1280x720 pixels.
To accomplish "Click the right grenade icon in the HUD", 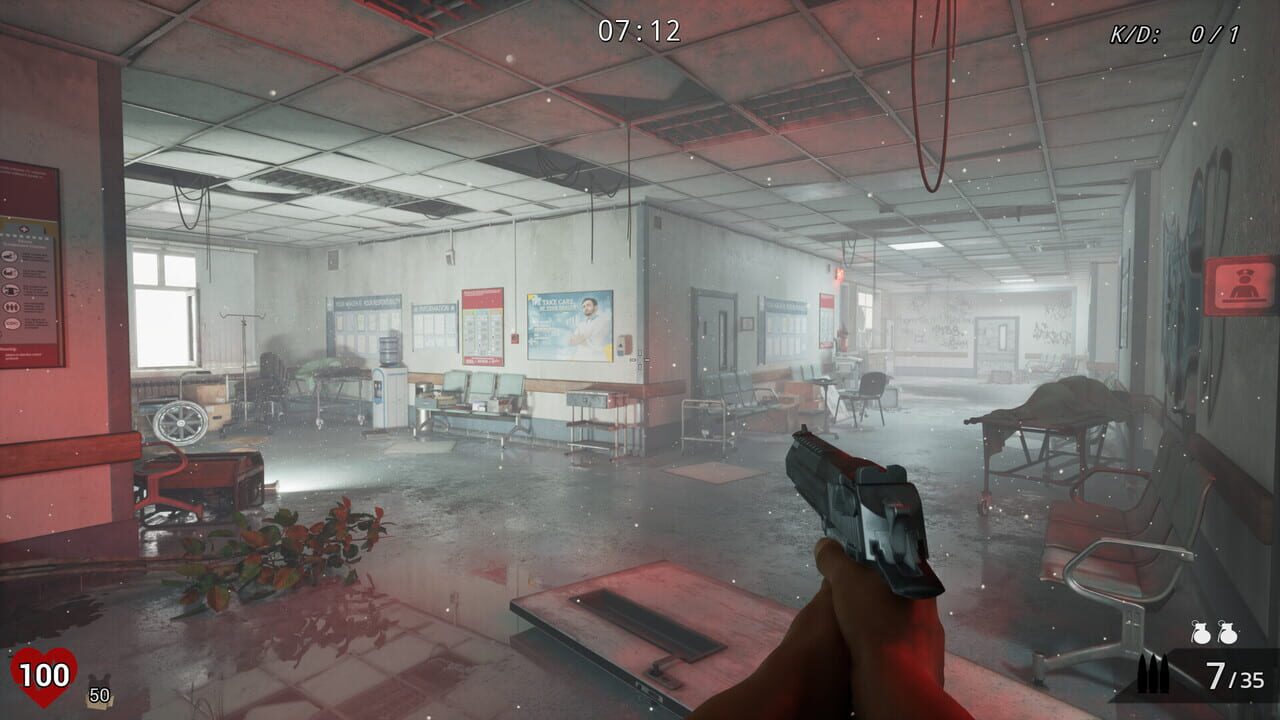I will (1228, 632).
